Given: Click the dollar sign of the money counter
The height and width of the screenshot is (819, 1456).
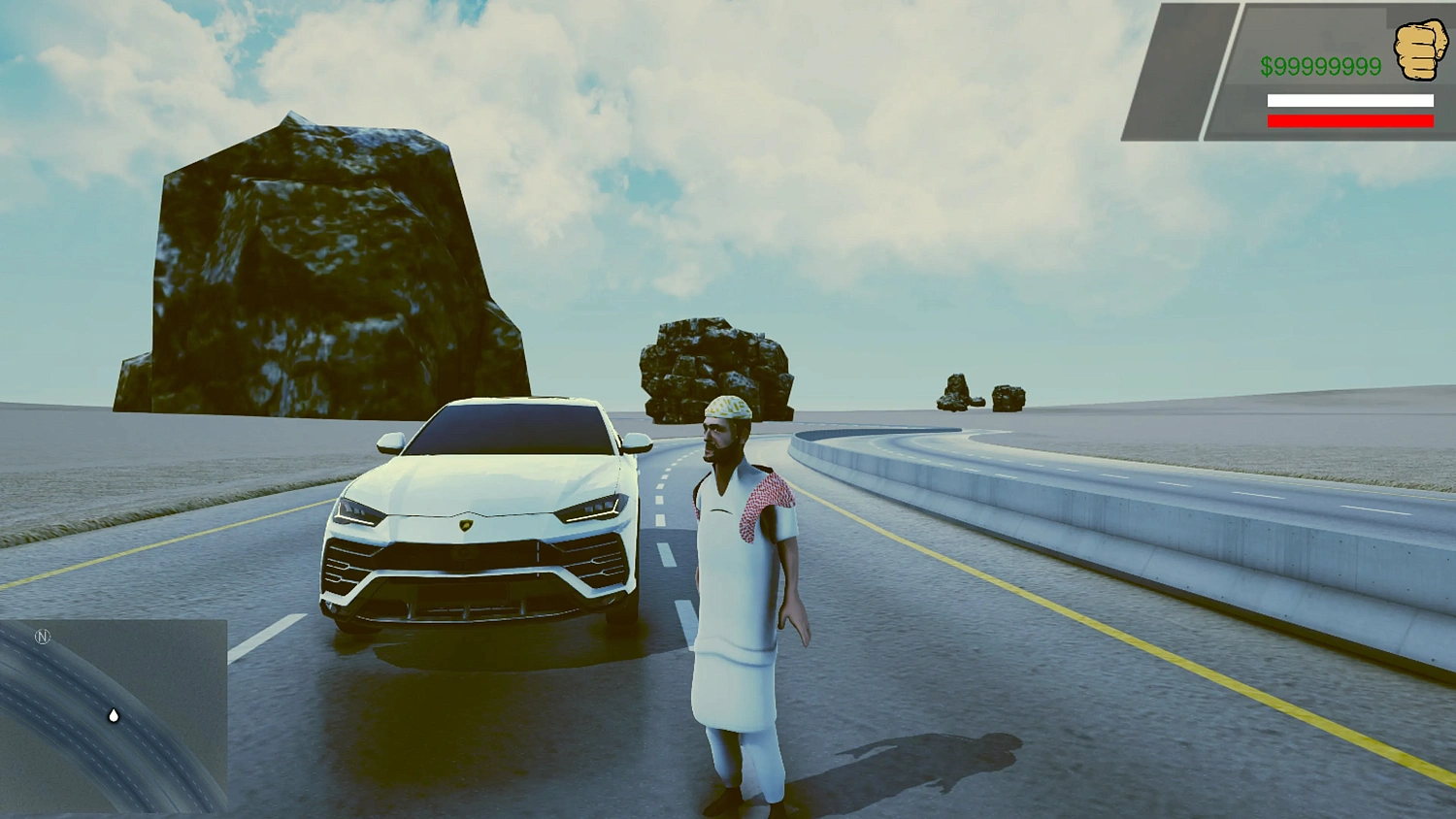Looking at the screenshot, I should [1270, 67].
